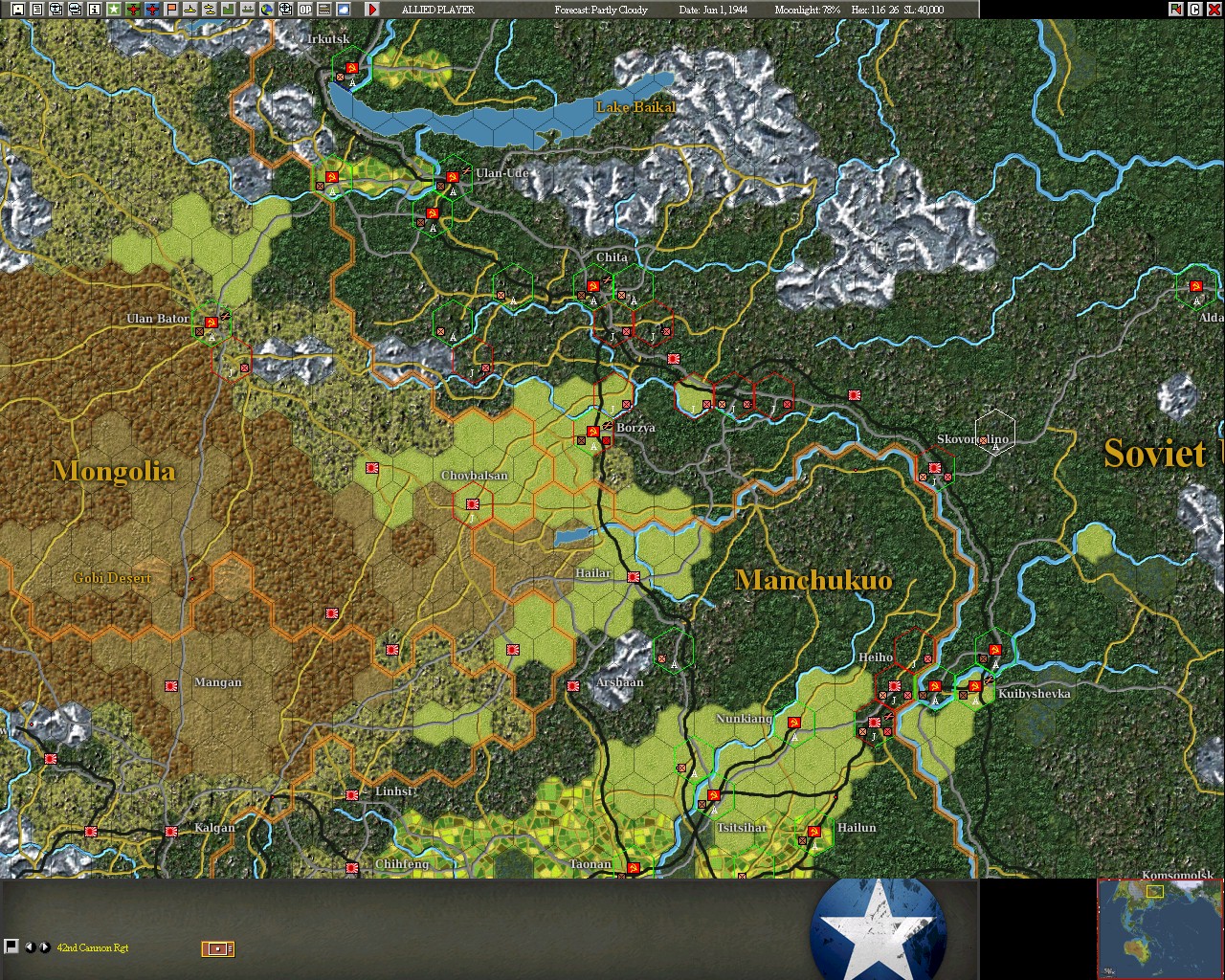Select the red aircraft on blue toolbar icon

click(x=152, y=9)
